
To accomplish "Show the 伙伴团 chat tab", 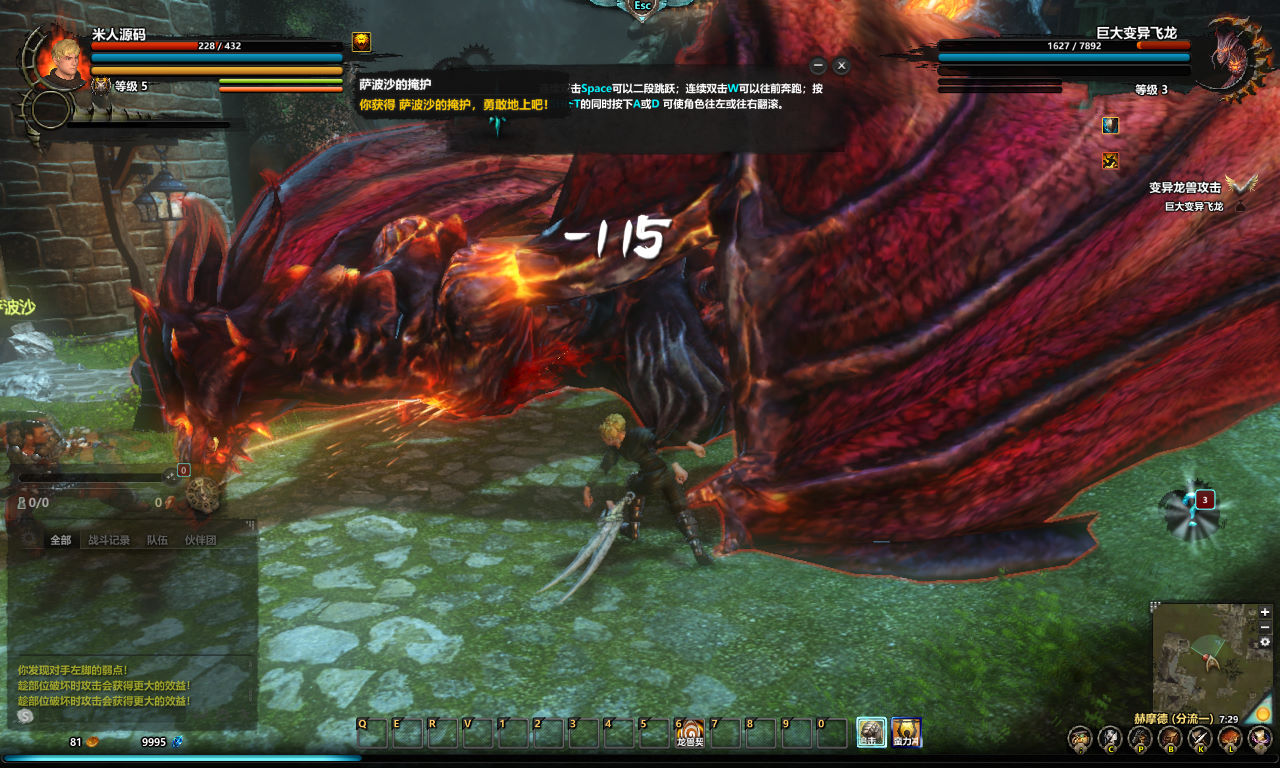I will pyautogui.click(x=200, y=540).
